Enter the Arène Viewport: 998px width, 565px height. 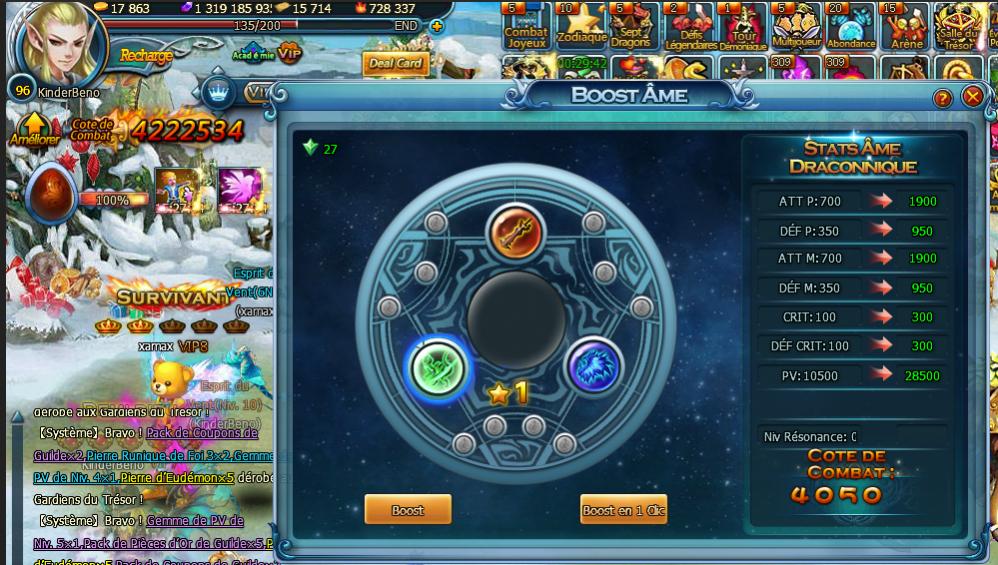tap(905, 27)
